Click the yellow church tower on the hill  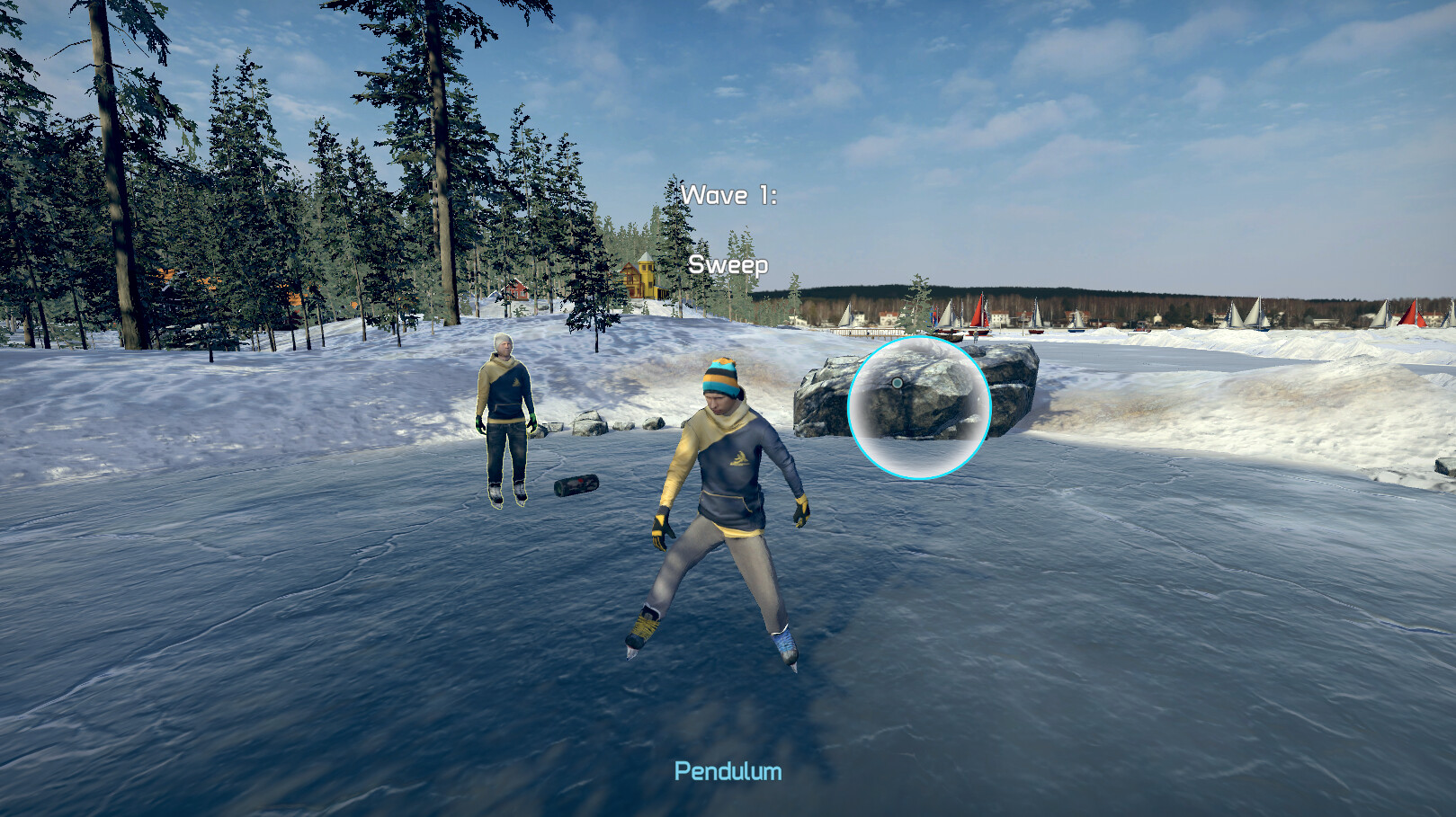[644, 270]
